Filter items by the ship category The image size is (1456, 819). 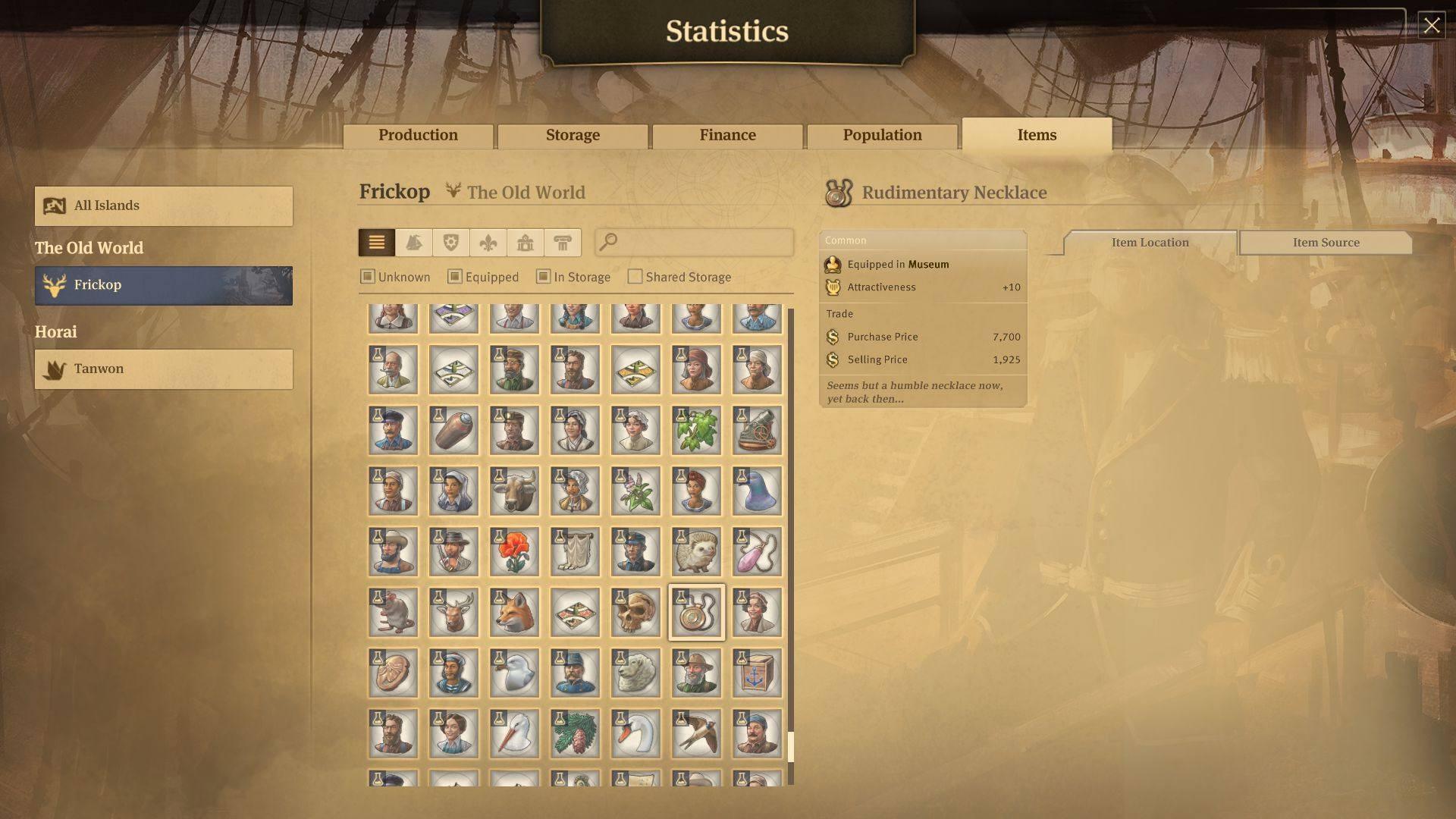coord(414,243)
